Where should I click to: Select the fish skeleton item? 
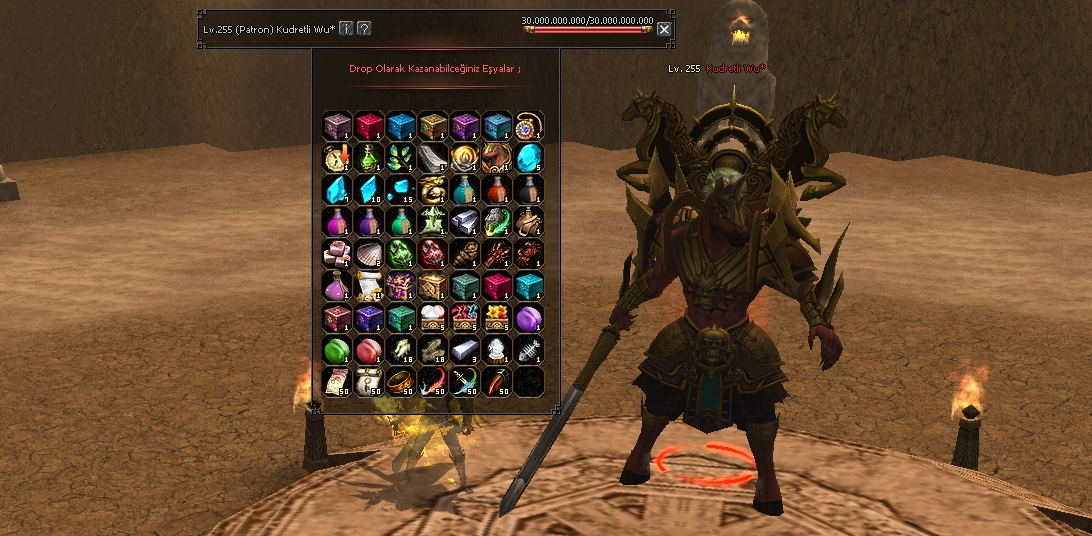529,350
